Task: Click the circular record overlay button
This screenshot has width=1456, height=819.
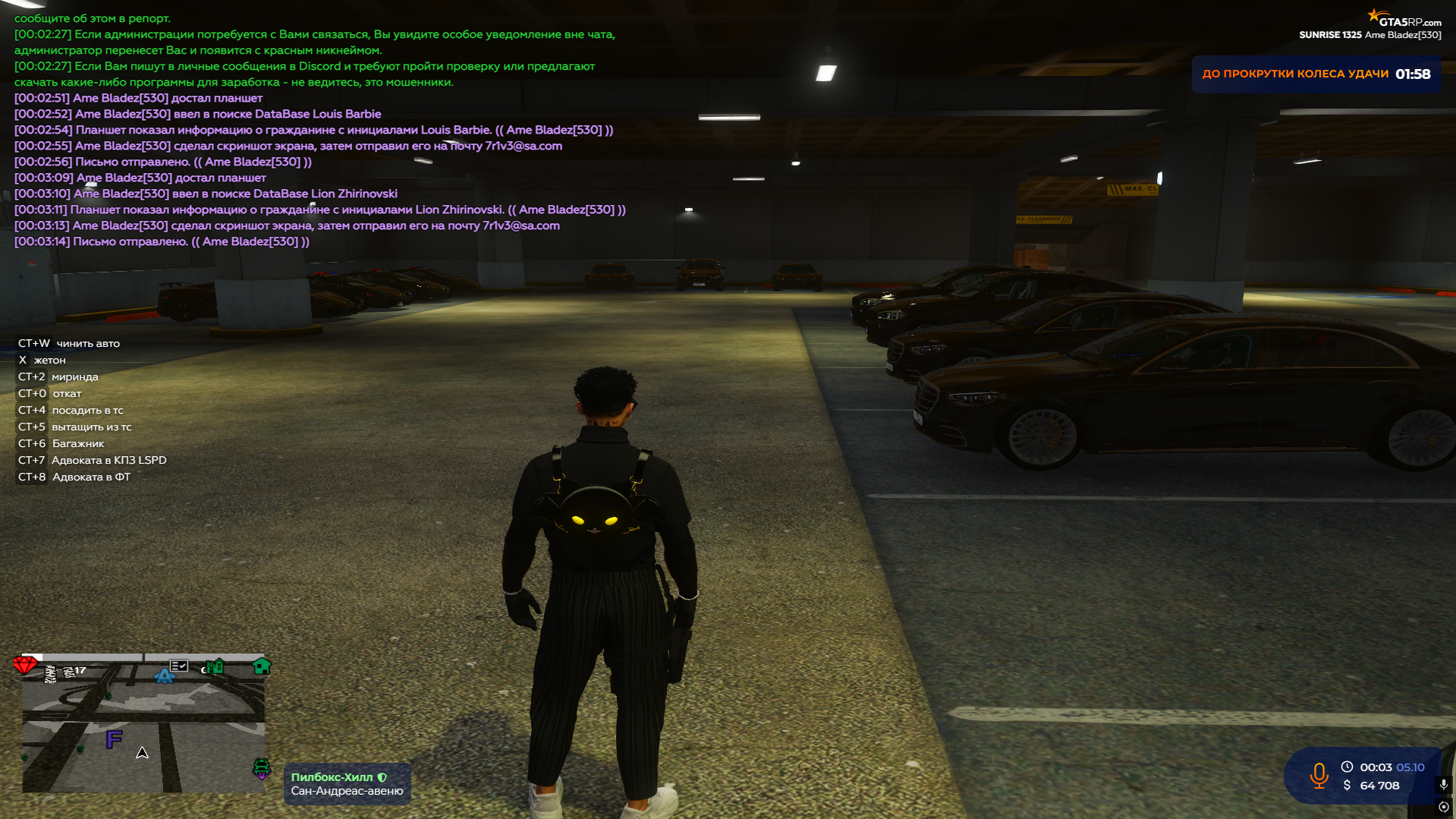Action: click(1443, 807)
